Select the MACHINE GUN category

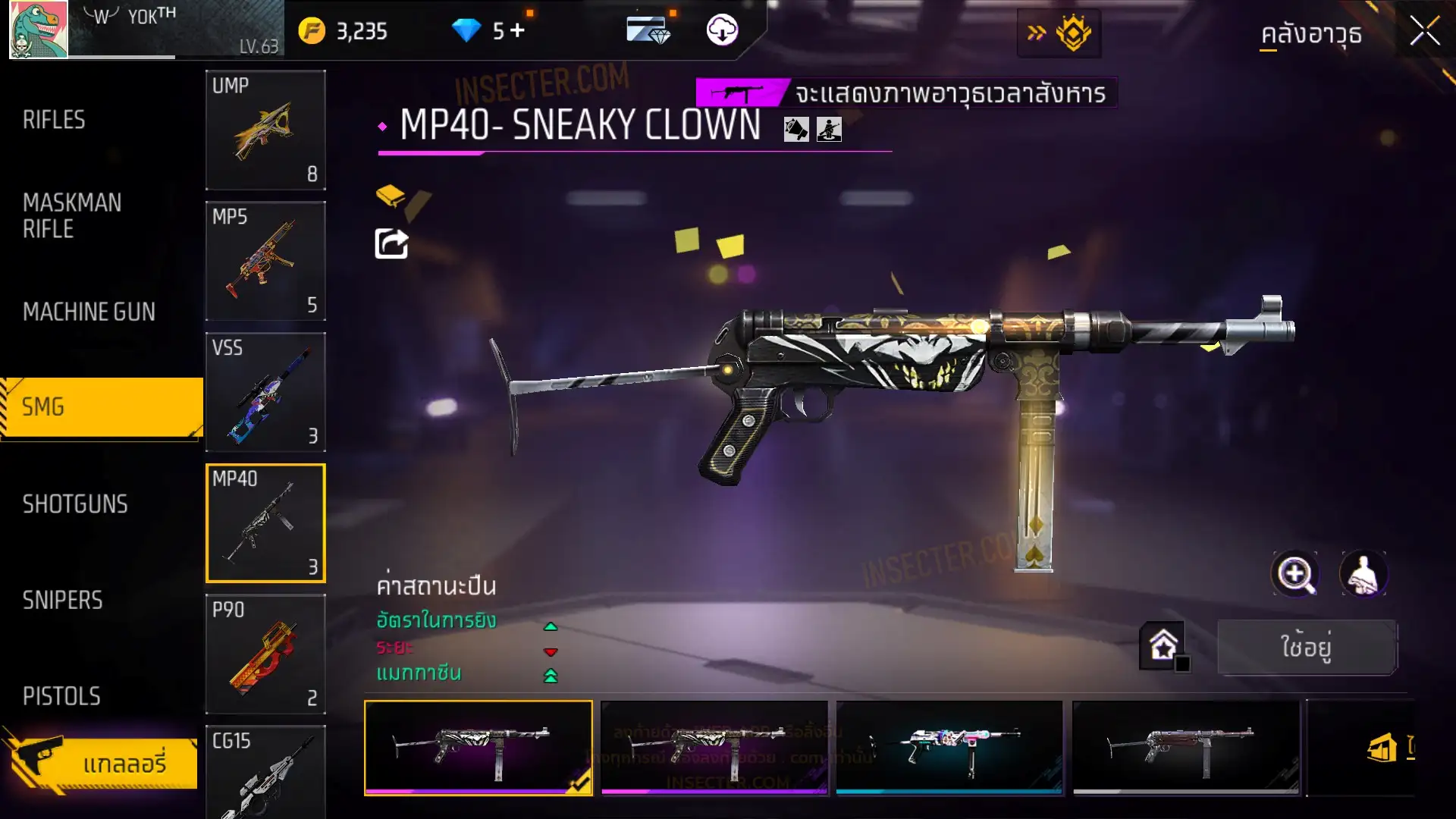point(89,312)
